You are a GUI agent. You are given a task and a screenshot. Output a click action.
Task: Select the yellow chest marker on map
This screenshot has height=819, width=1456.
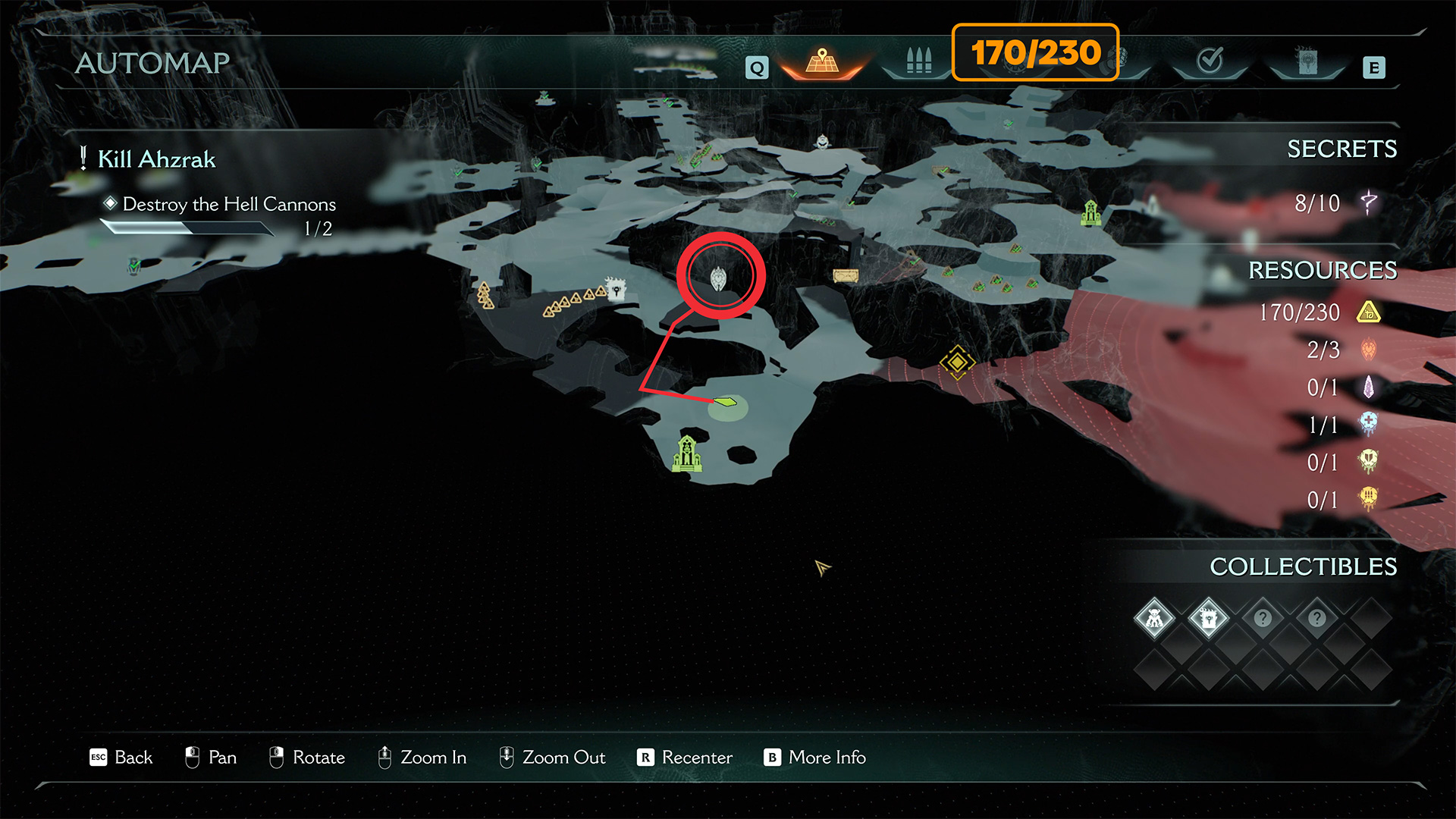846,275
